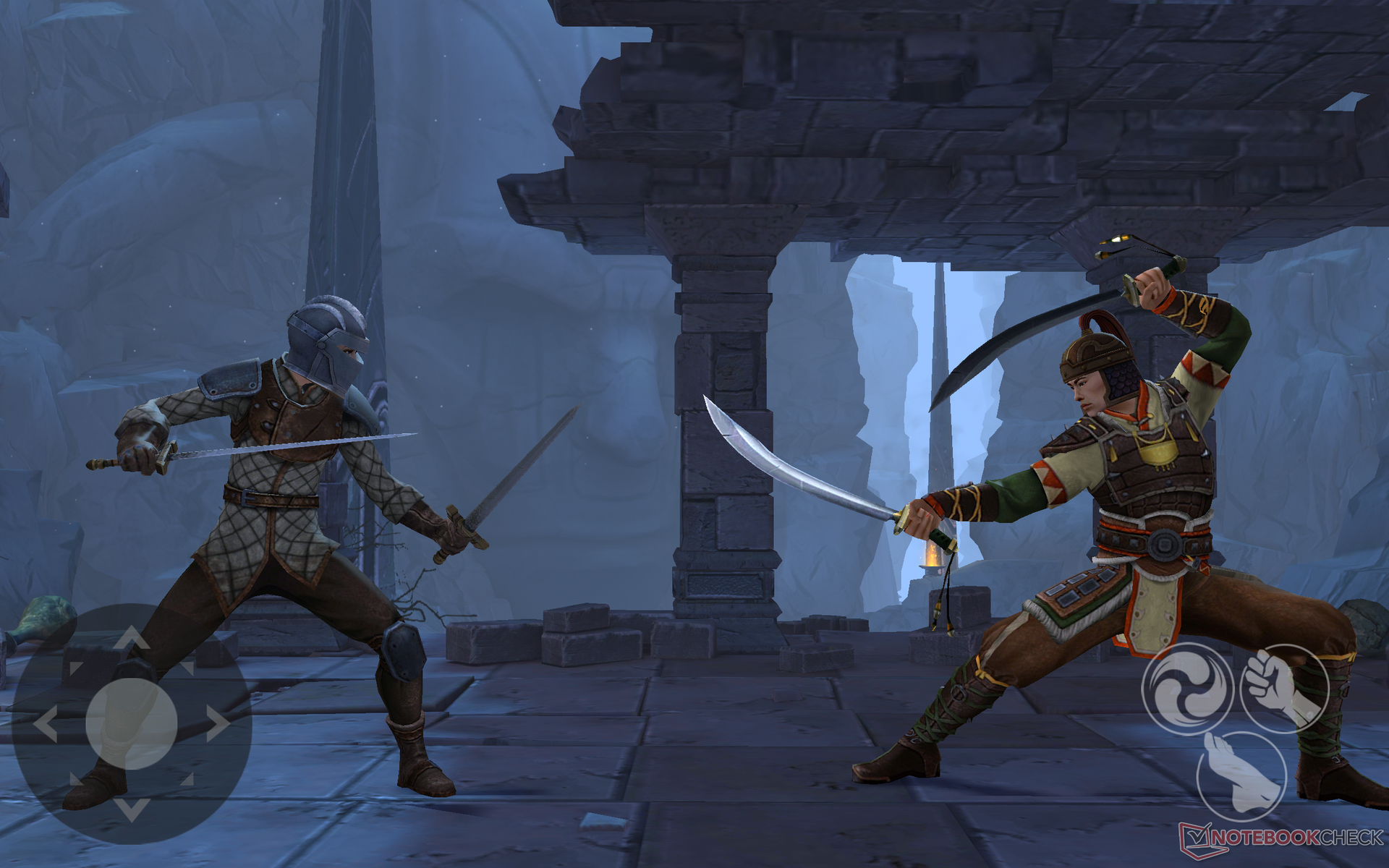Tap the joystick left arrow

click(46, 724)
